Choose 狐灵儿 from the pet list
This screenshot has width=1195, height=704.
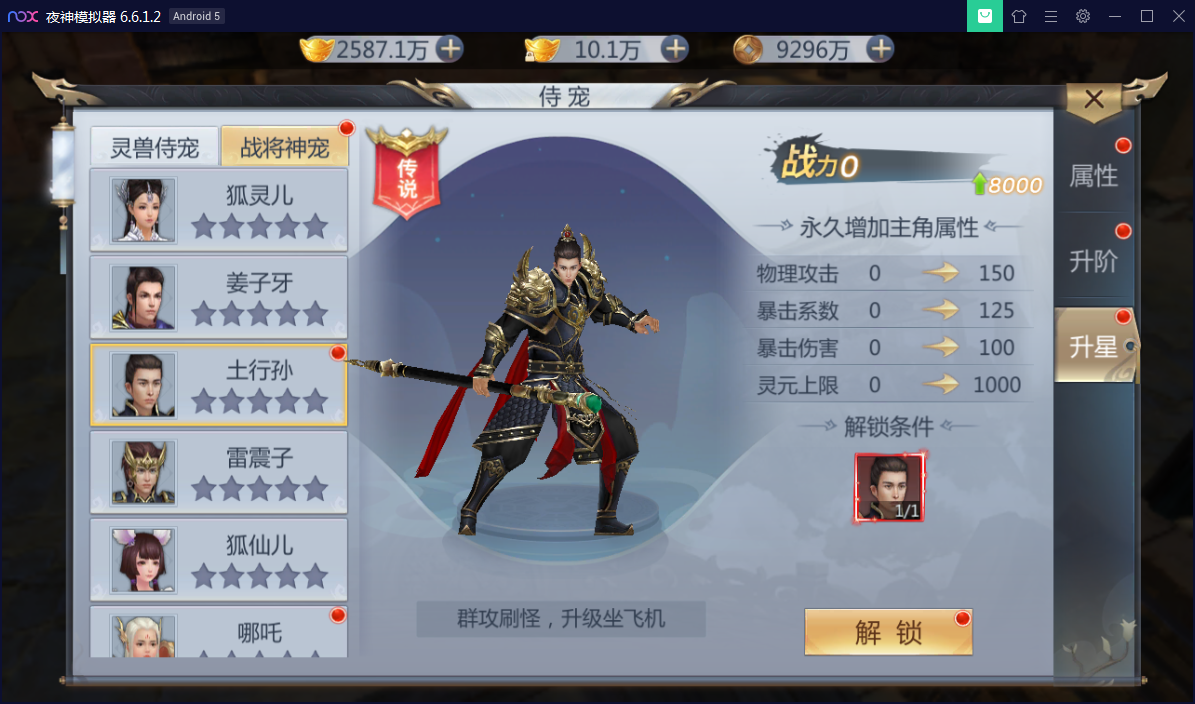[x=219, y=210]
